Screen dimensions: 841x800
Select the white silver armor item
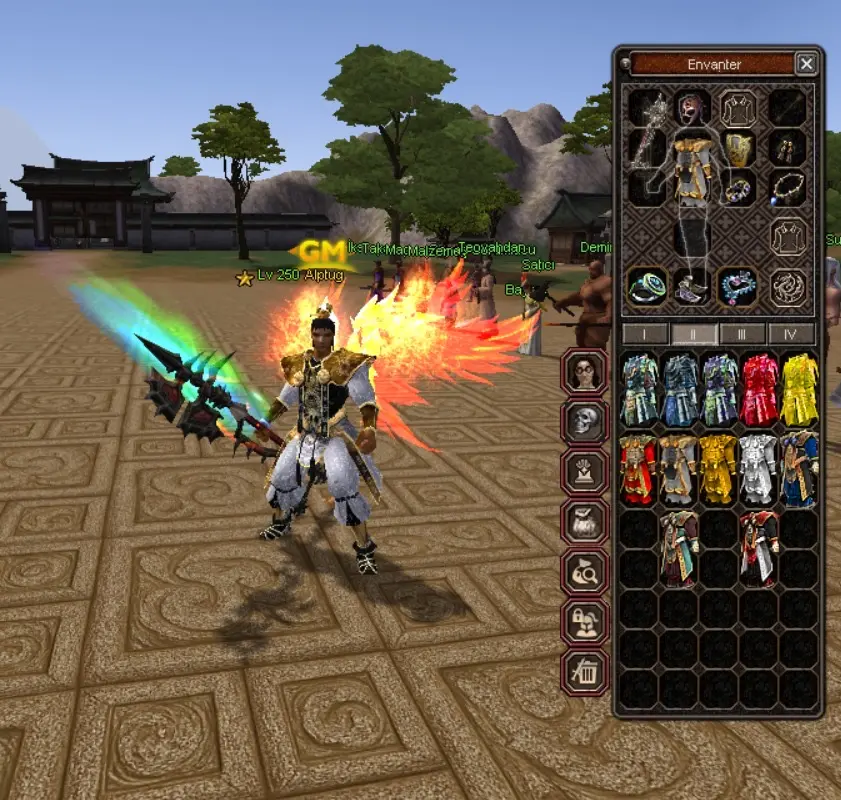(759, 469)
